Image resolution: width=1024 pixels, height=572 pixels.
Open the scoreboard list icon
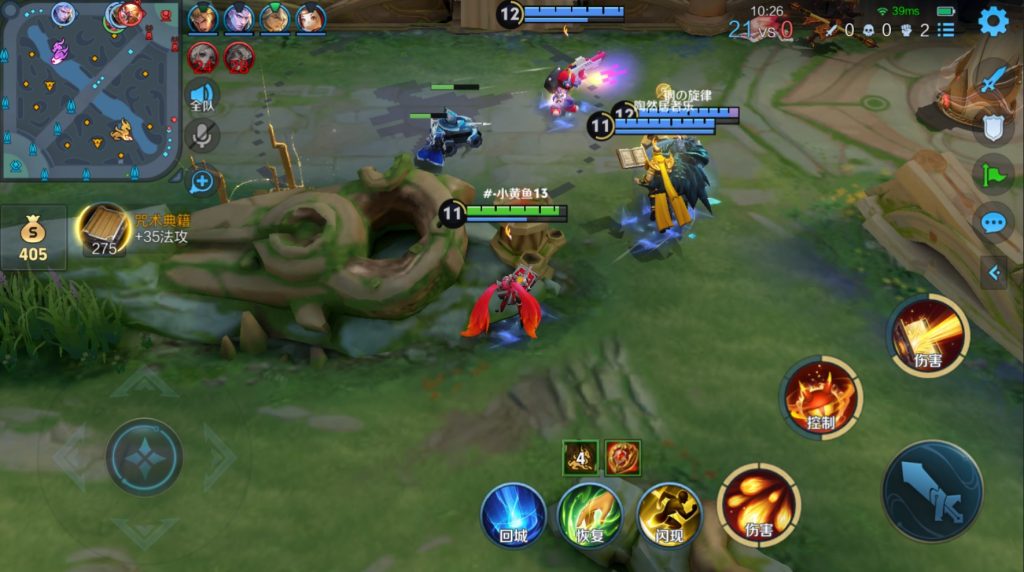point(946,30)
